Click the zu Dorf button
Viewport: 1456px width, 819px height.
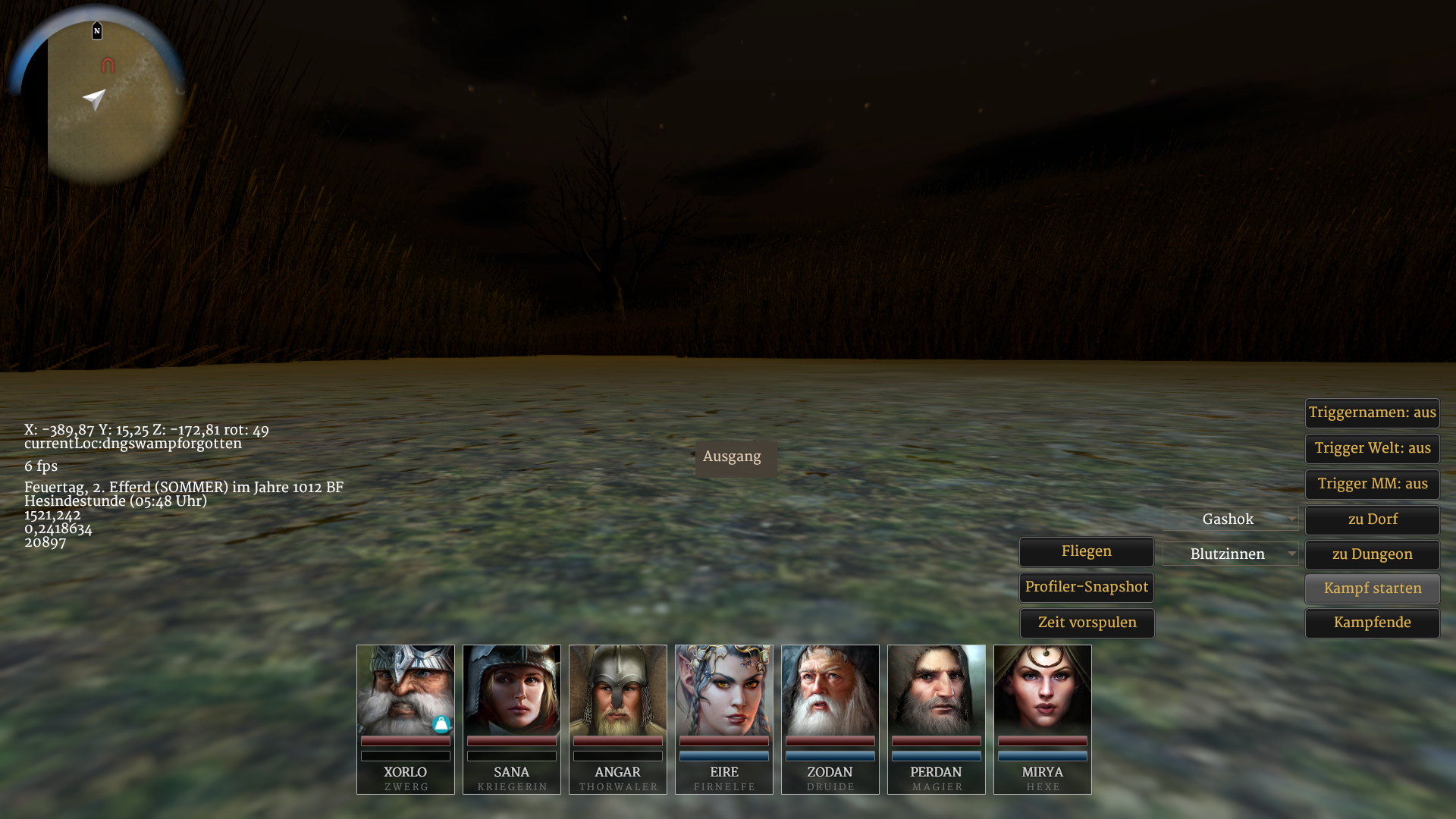coord(1372,520)
